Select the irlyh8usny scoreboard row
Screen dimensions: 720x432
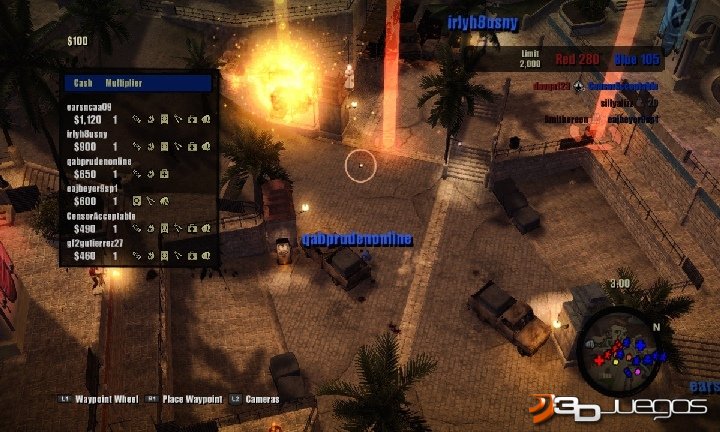coord(137,140)
